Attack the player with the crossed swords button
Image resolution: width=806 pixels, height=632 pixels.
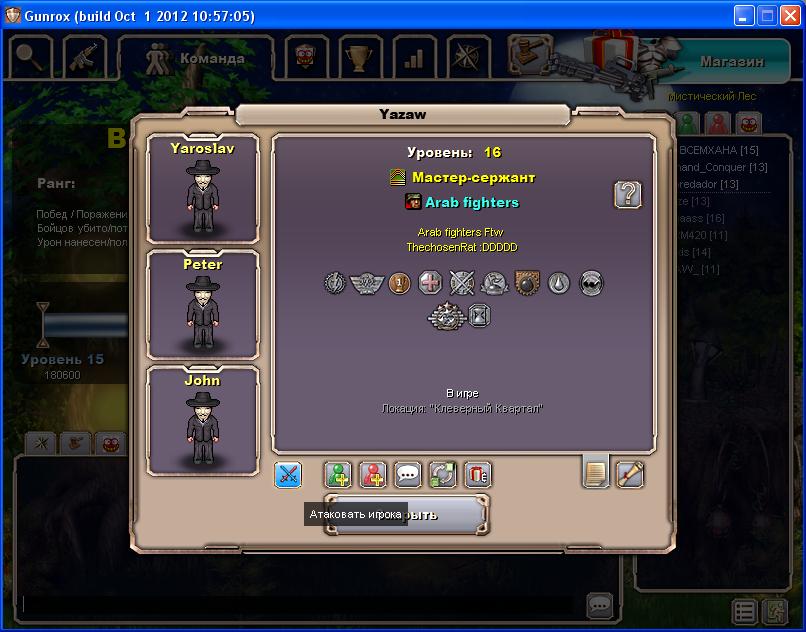288,474
